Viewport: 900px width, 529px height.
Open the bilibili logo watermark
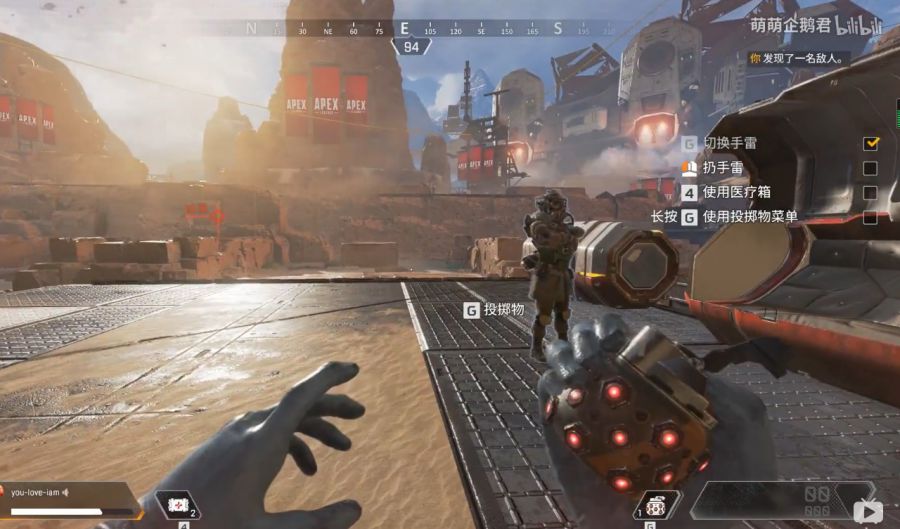(860, 25)
